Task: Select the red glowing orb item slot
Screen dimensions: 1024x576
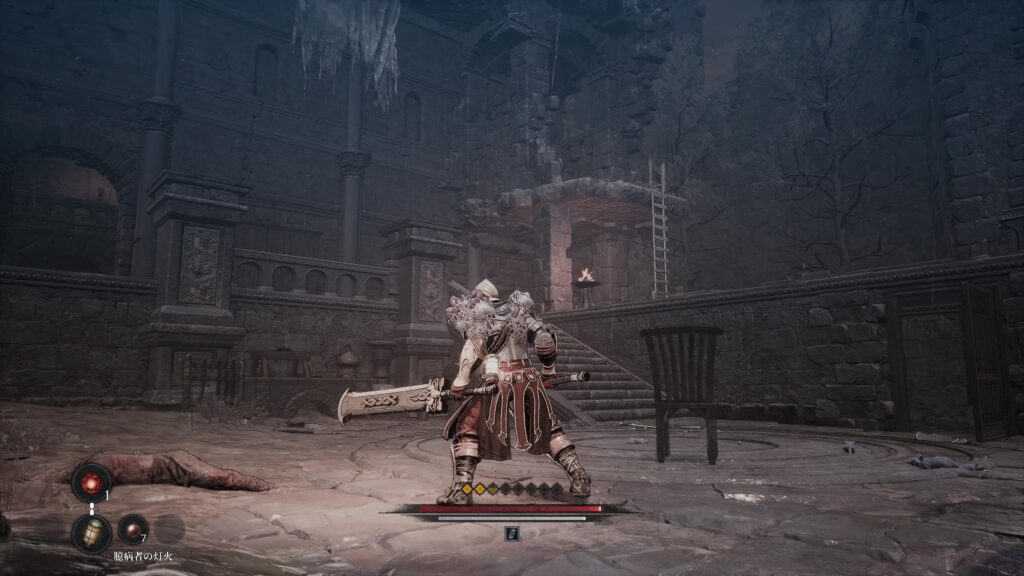Action: click(91, 482)
